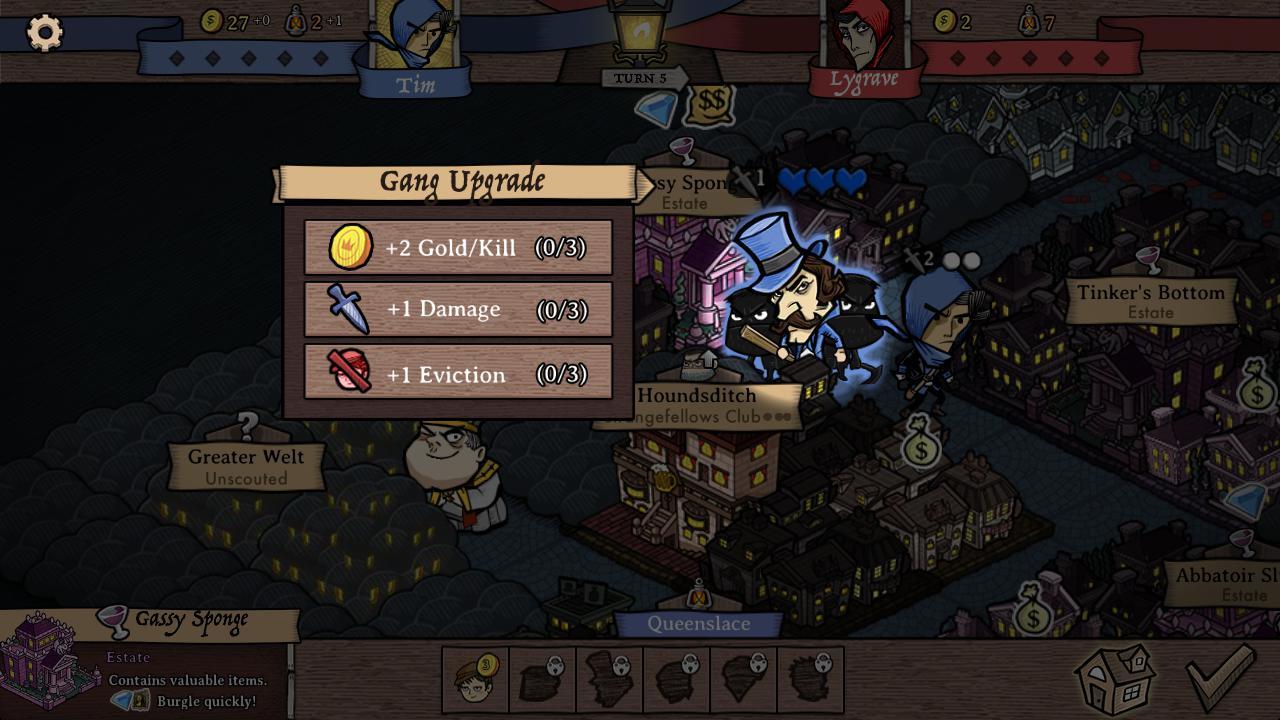This screenshot has width=1280, height=720.
Task: Click the Queenslace district banner
Action: tap(699, 623)
